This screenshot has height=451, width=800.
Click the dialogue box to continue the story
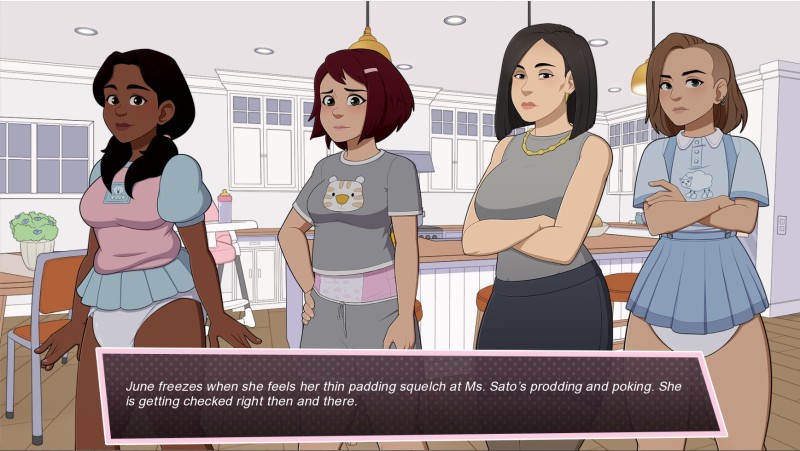point(410,394)
